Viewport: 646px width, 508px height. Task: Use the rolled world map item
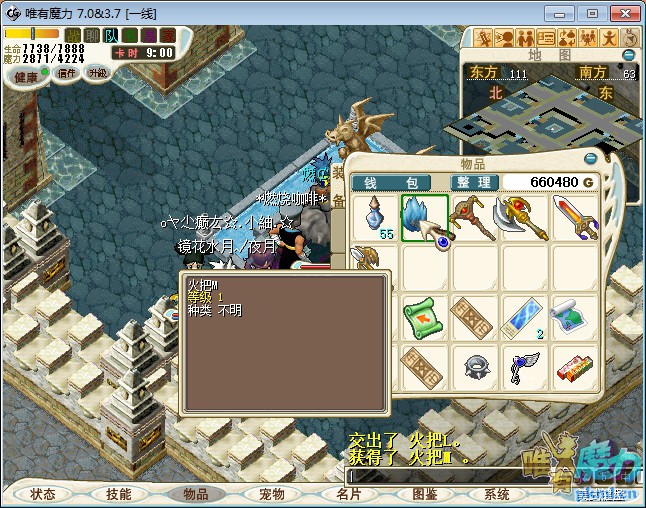click(x=574, y=318)
